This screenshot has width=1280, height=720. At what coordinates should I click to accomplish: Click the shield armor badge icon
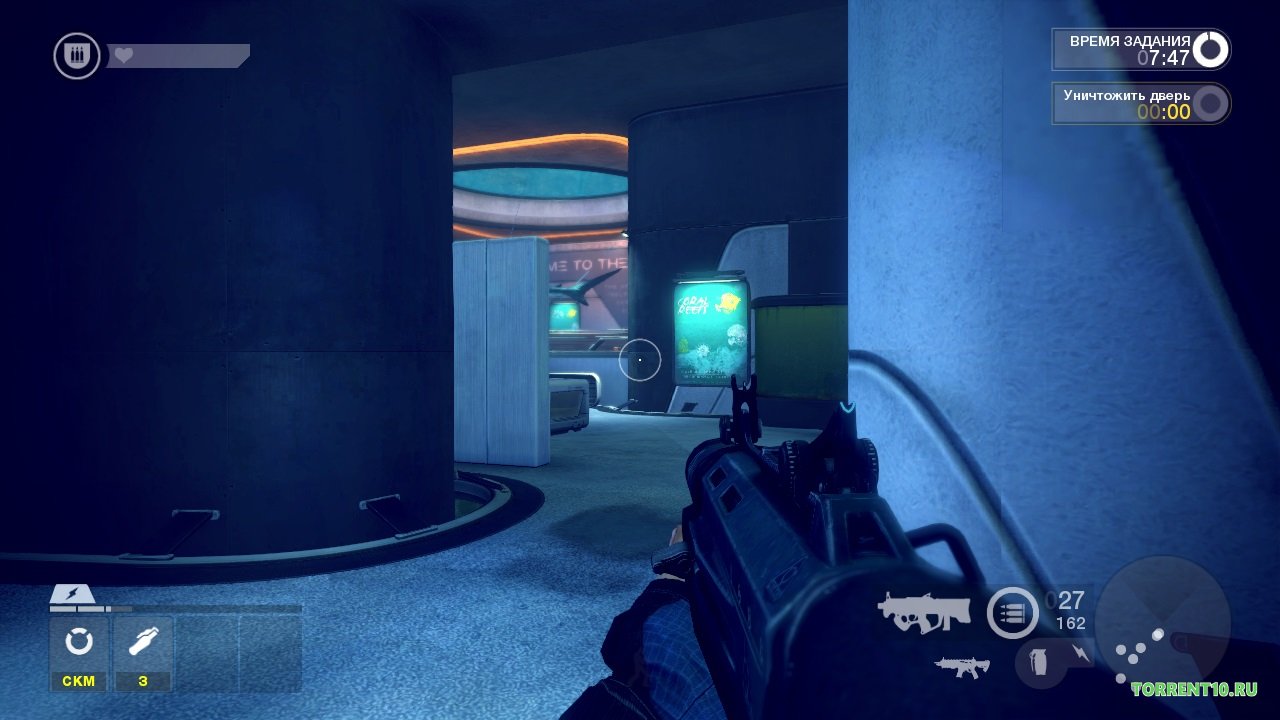tap(77, 55)
